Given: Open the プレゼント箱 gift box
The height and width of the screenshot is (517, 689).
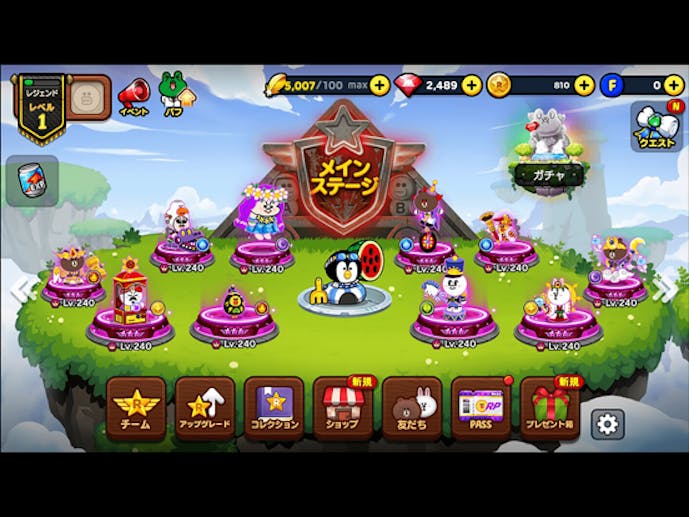Looking at the screenshot, I should (549, 407).
